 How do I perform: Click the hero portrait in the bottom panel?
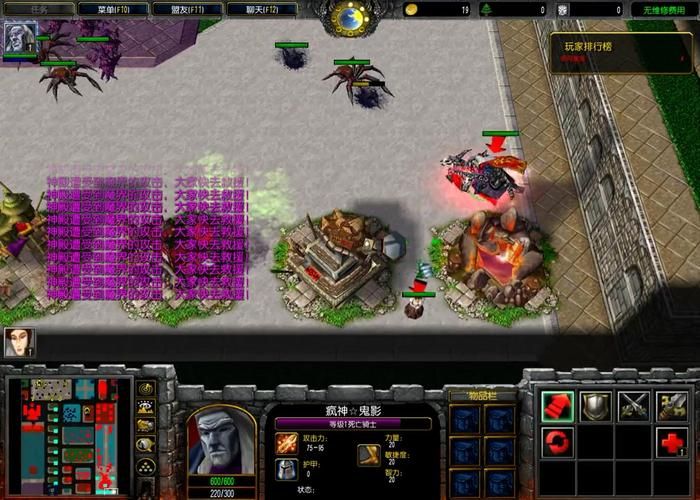tap(221, 437)
